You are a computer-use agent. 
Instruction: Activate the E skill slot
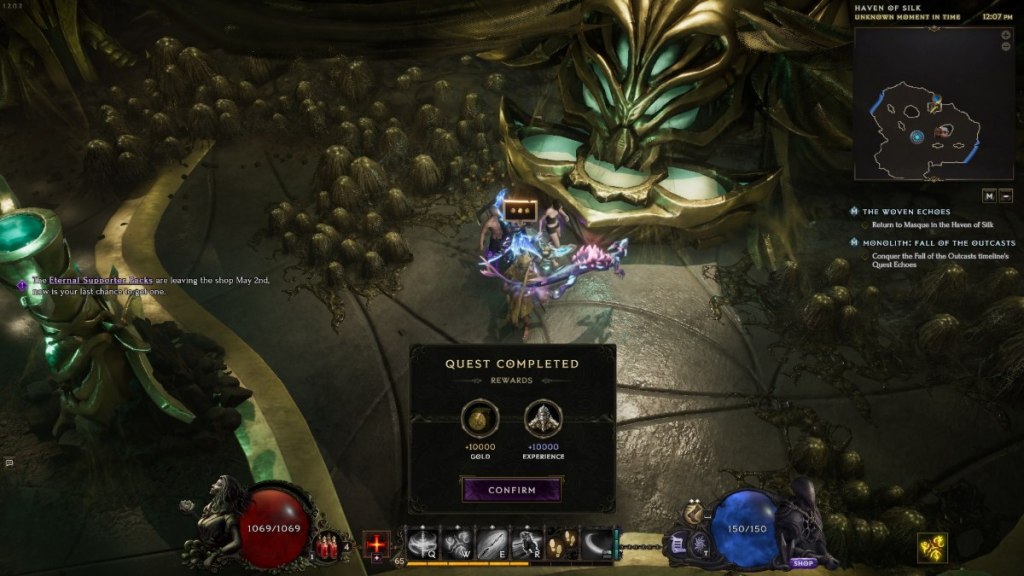click(491, 545)
